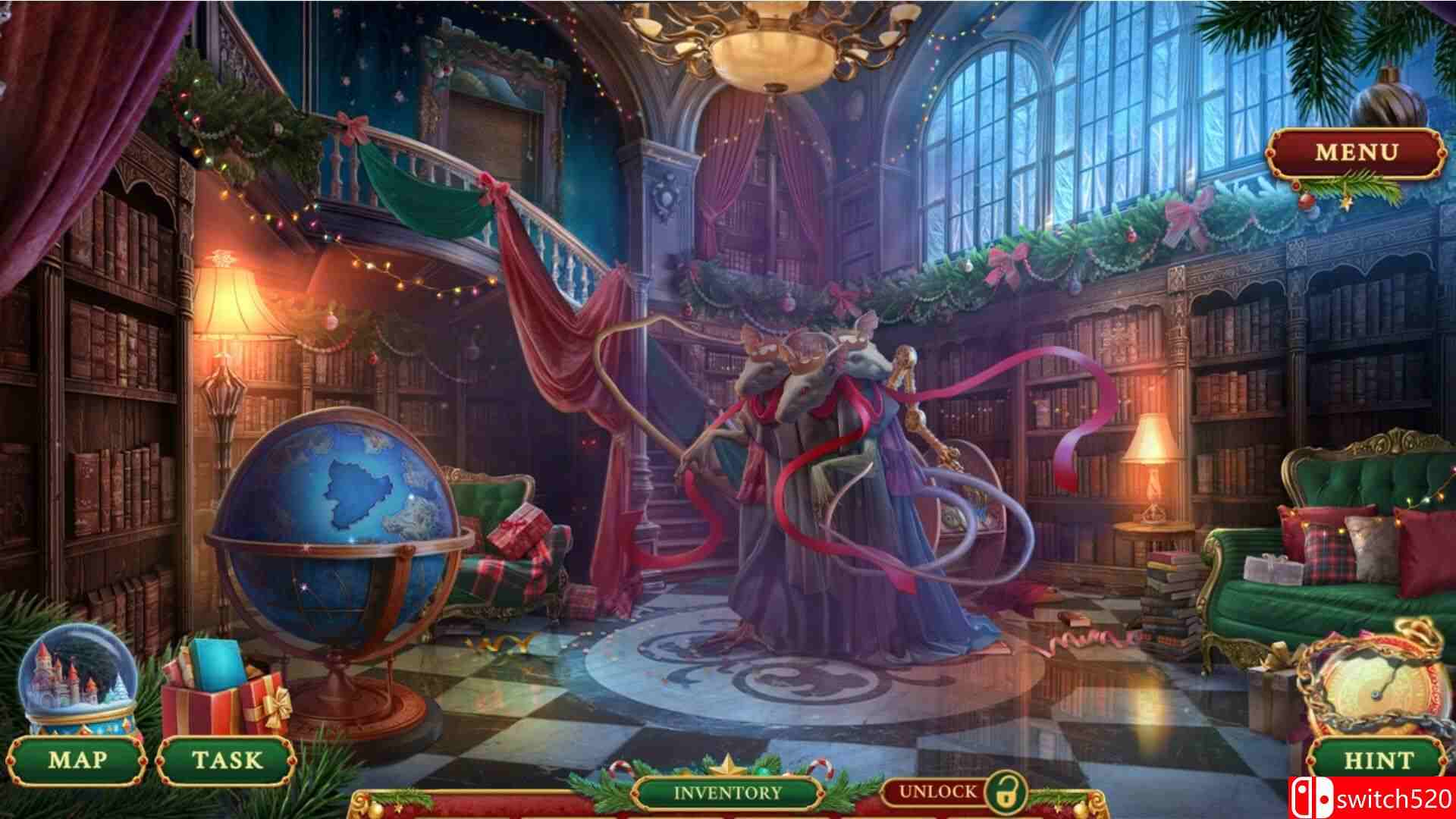
Task: Expand the INVENTORY bar
Action: point(726,791)
